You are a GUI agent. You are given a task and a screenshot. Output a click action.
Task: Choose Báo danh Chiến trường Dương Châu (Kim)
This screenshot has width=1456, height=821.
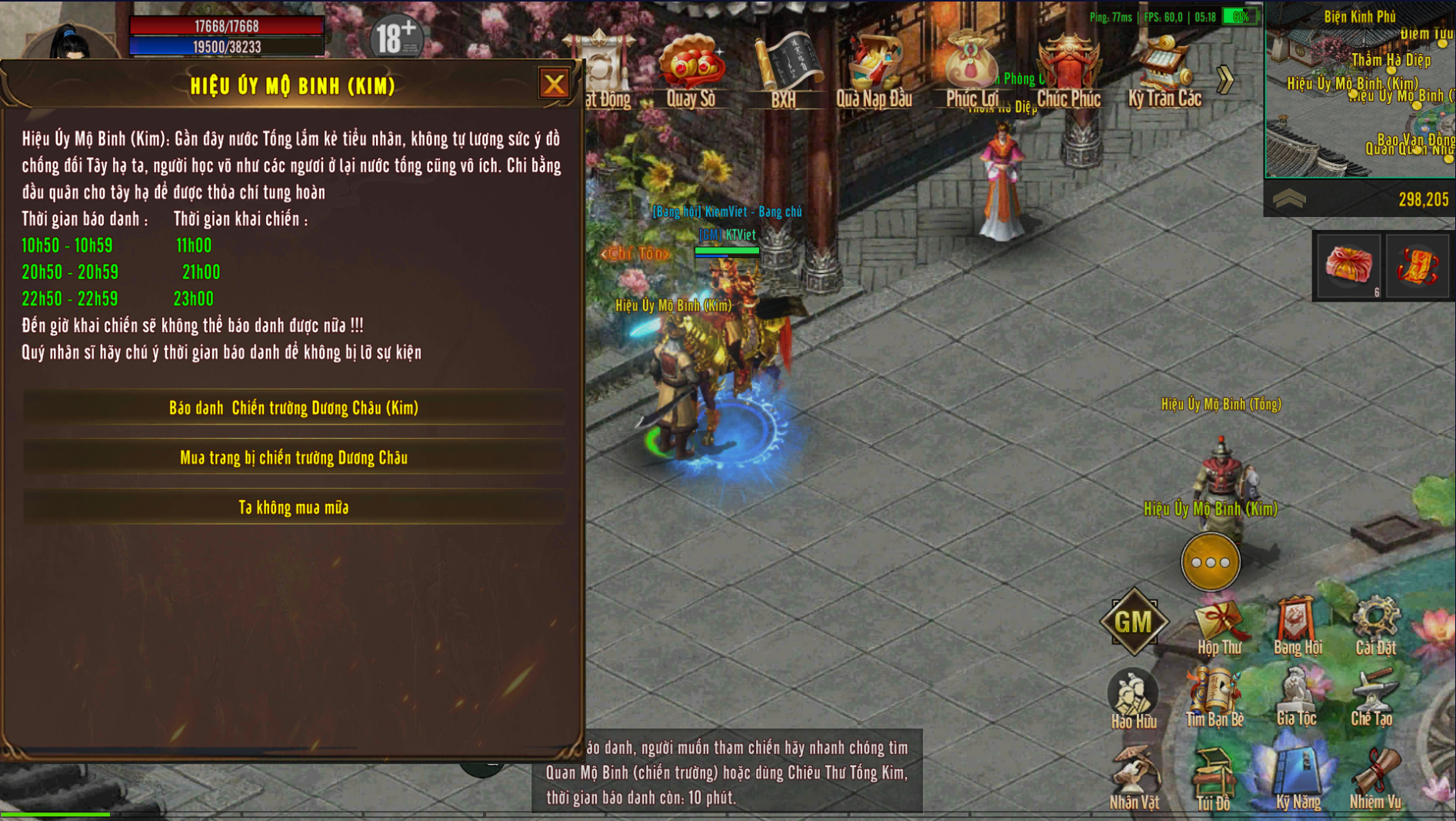(293, 408)
